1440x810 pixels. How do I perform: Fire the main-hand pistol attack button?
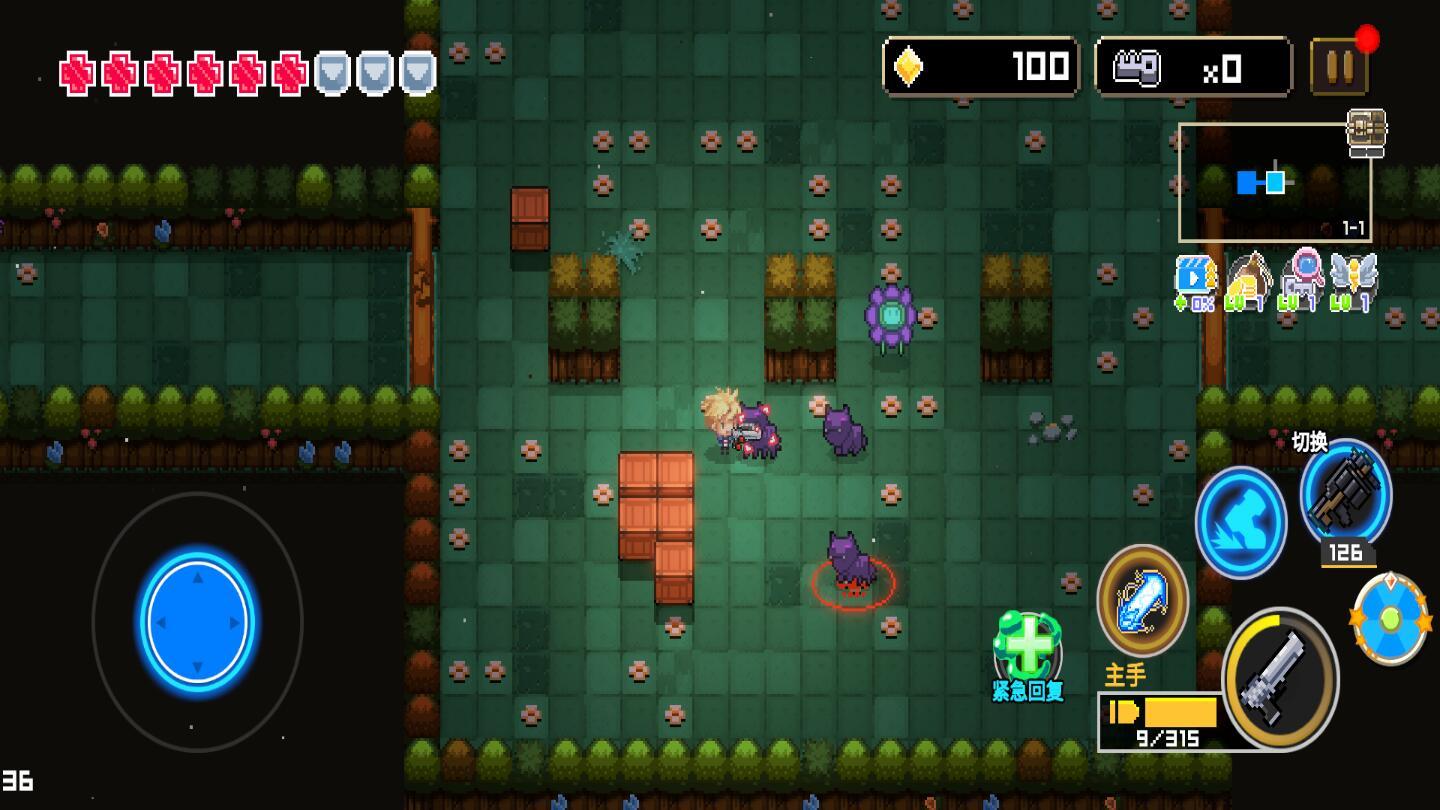(1279, 679)
